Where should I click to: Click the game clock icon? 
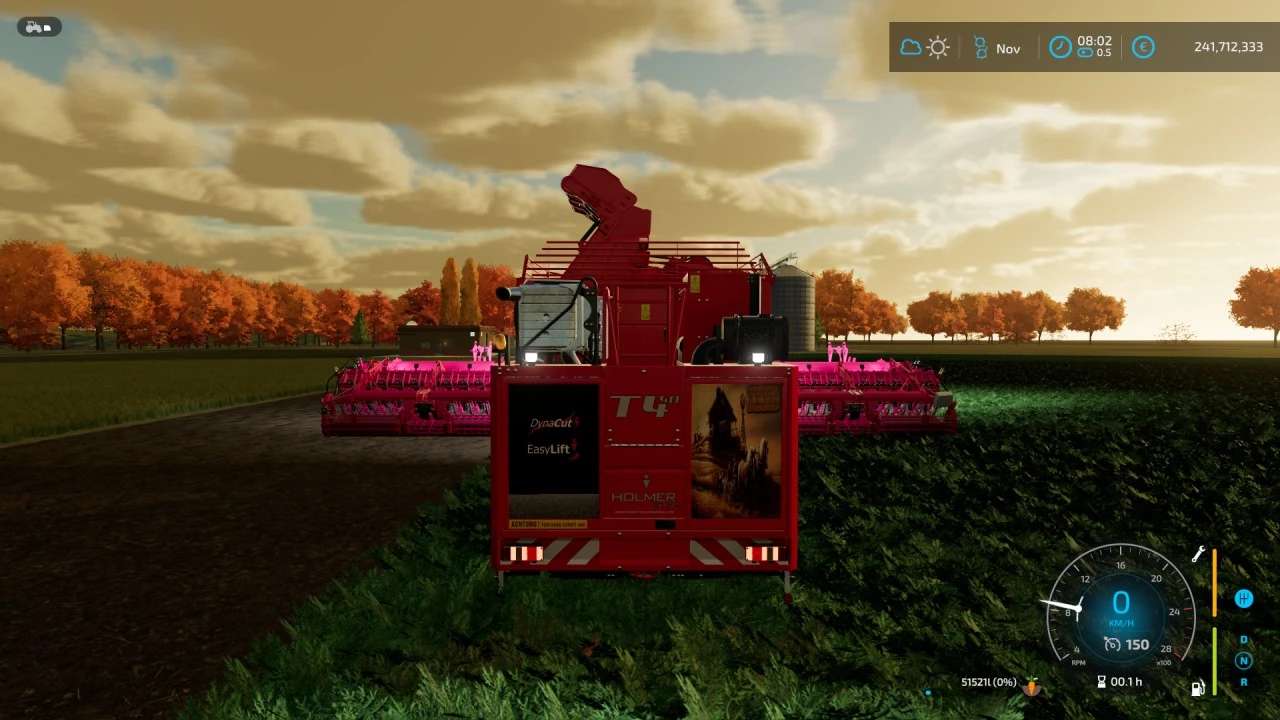(1060, 47)
